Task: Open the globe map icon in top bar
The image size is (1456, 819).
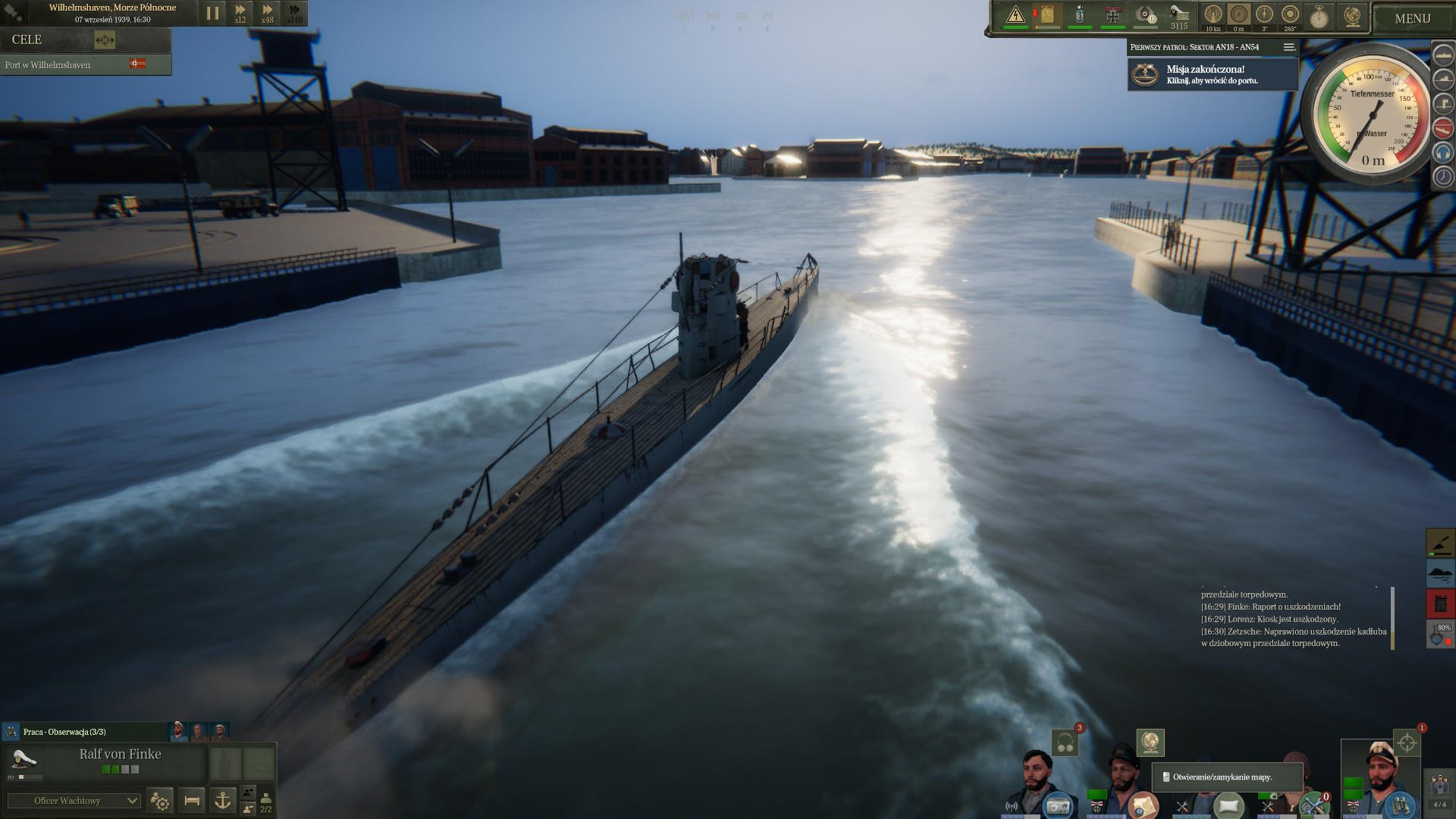Action: coord(1352,16)
